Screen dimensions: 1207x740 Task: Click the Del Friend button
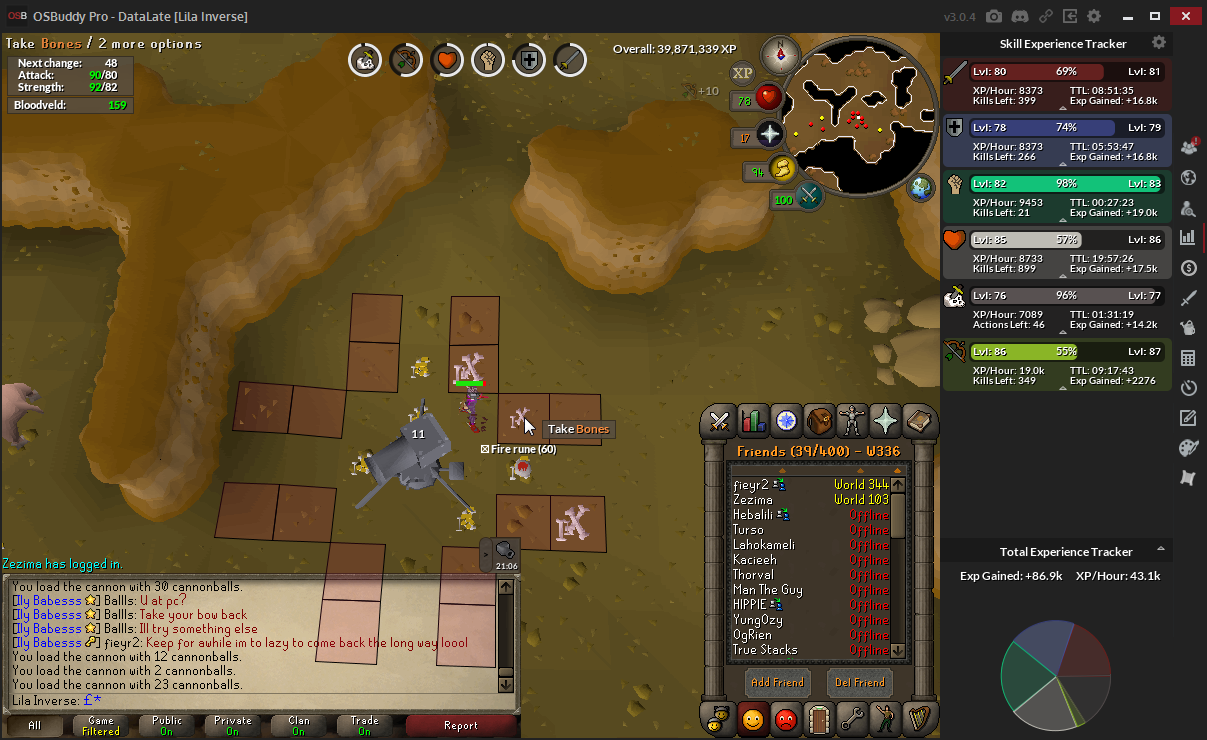pyautogui.click(x=860, y=682)
